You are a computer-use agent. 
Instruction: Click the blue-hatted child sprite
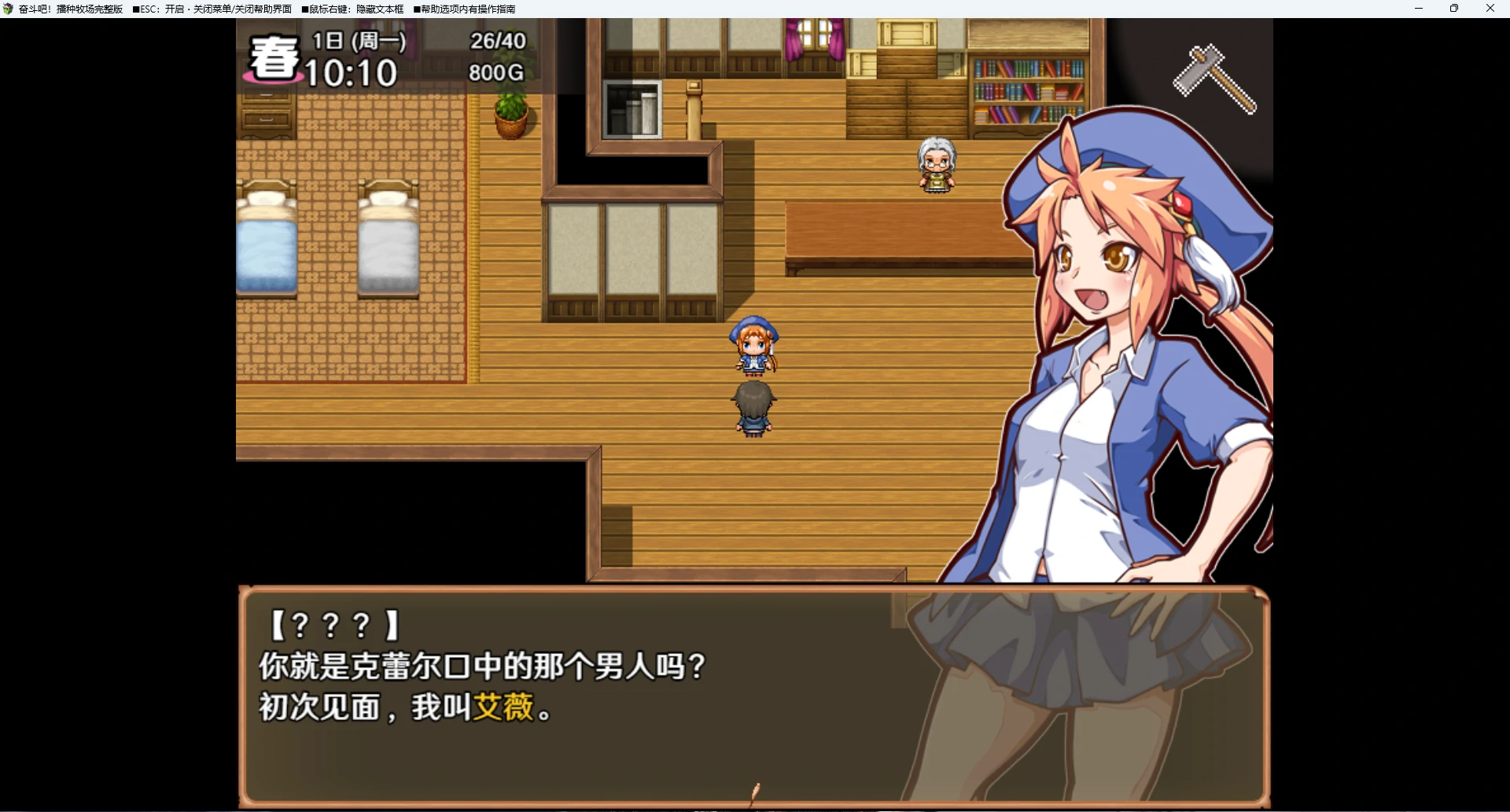coord(754,346)
